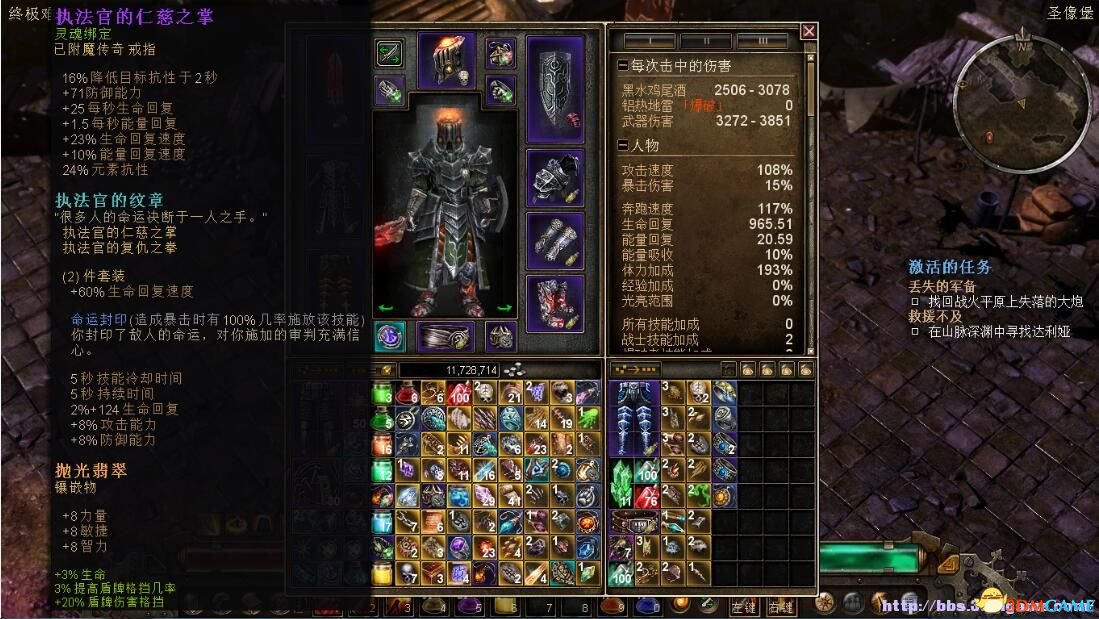Image resolution: width=1099 pixels, height=619 pixels.
Task: Open stats tab III
Action: [x=762, y=42]
